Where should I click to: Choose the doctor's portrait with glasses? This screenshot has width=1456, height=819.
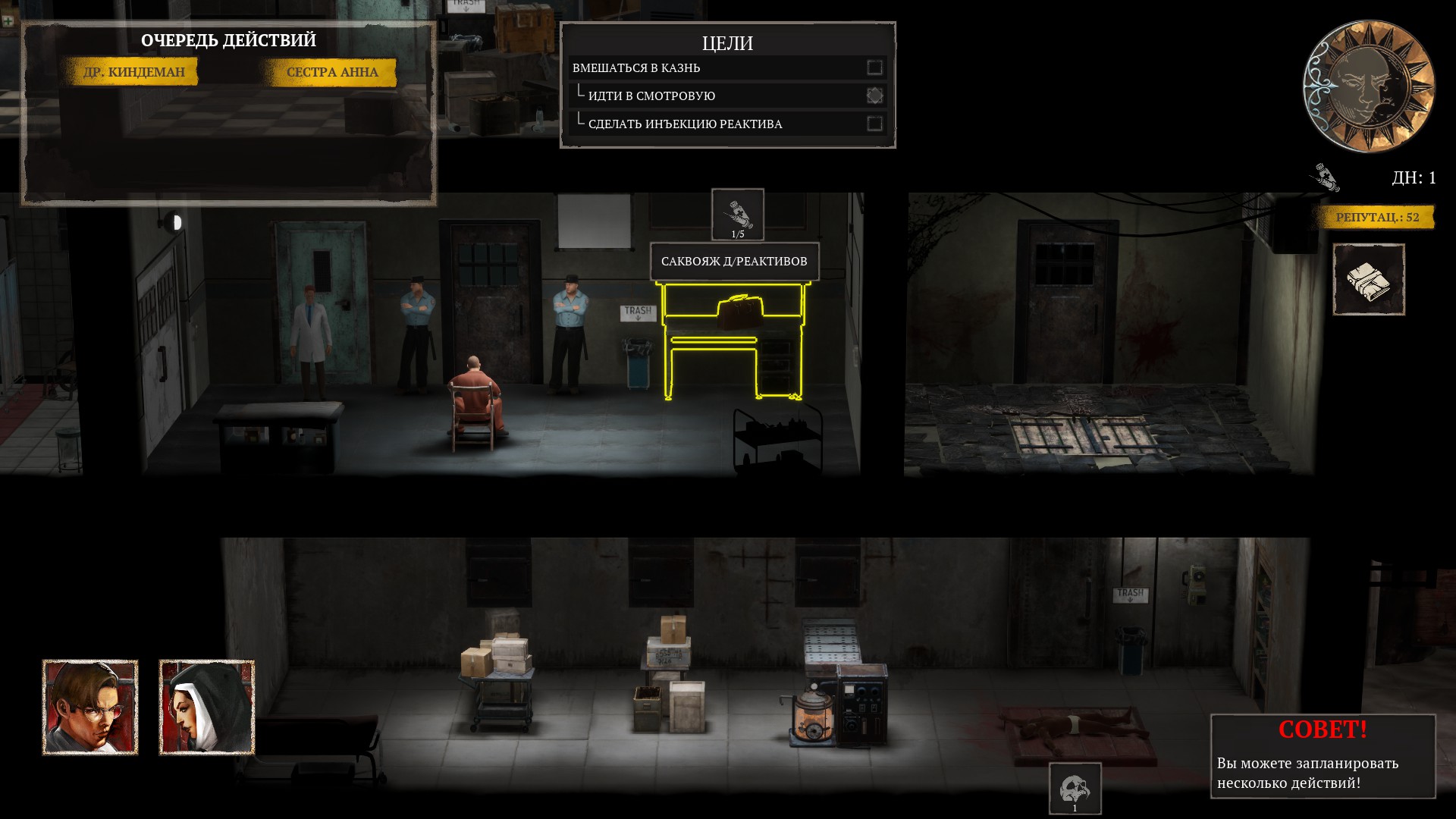click(90, 708)
